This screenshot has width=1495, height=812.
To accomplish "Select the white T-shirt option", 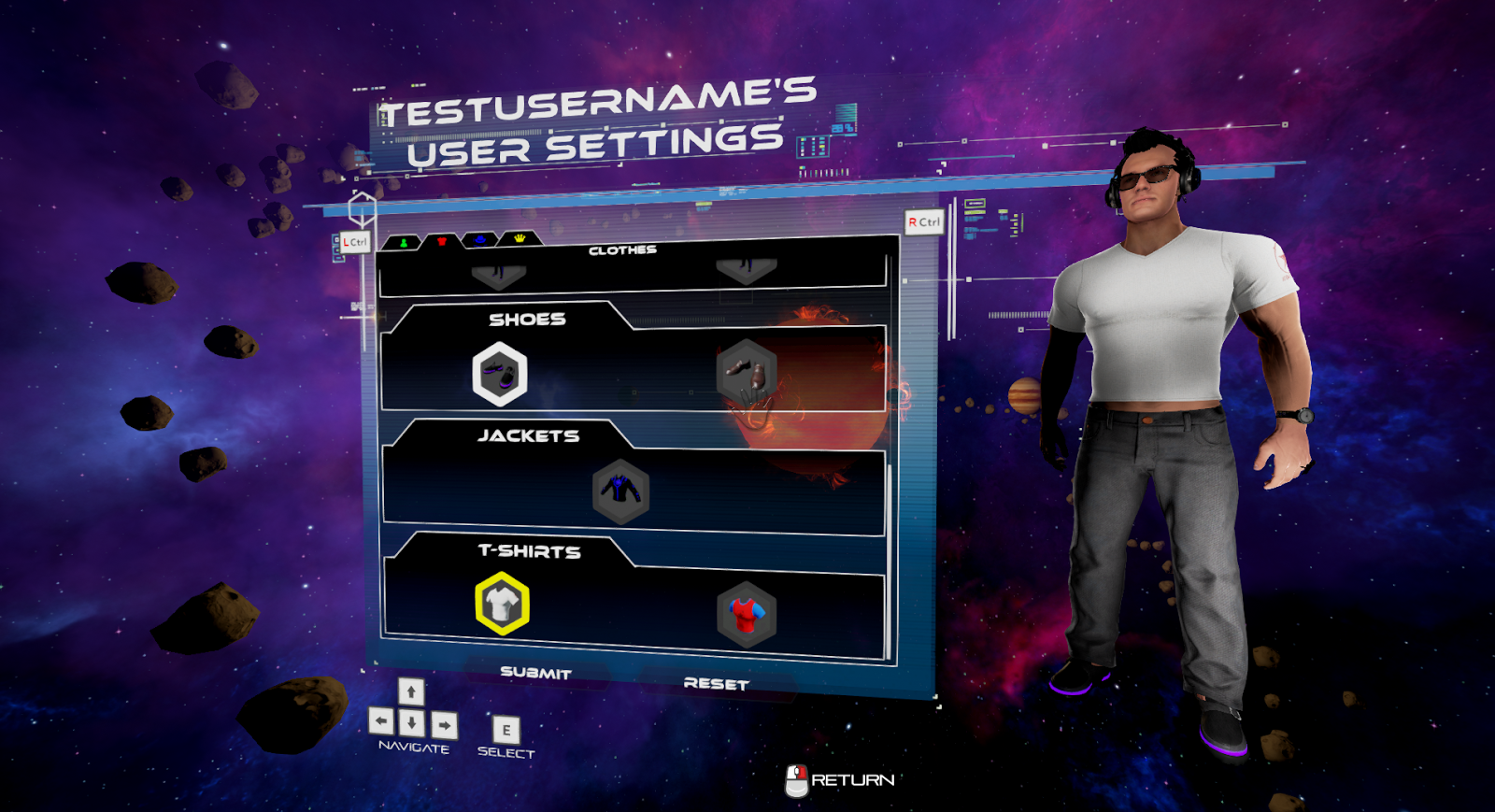I will (502, 605).
